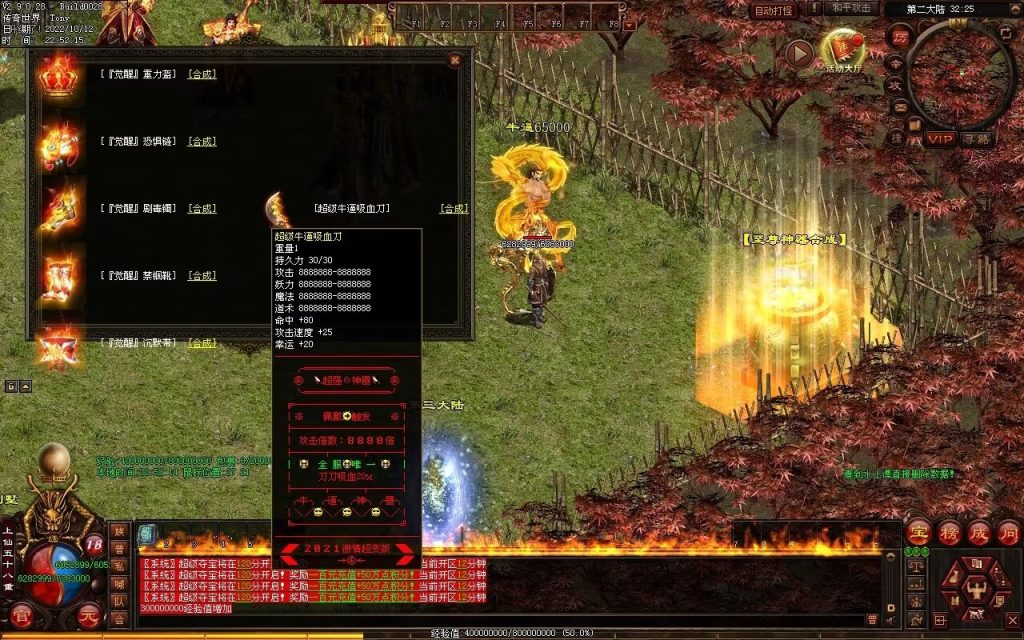The image size is (1024, 640).
Task: Open the 成 achievement round button
Action: (x=979, y=531)
